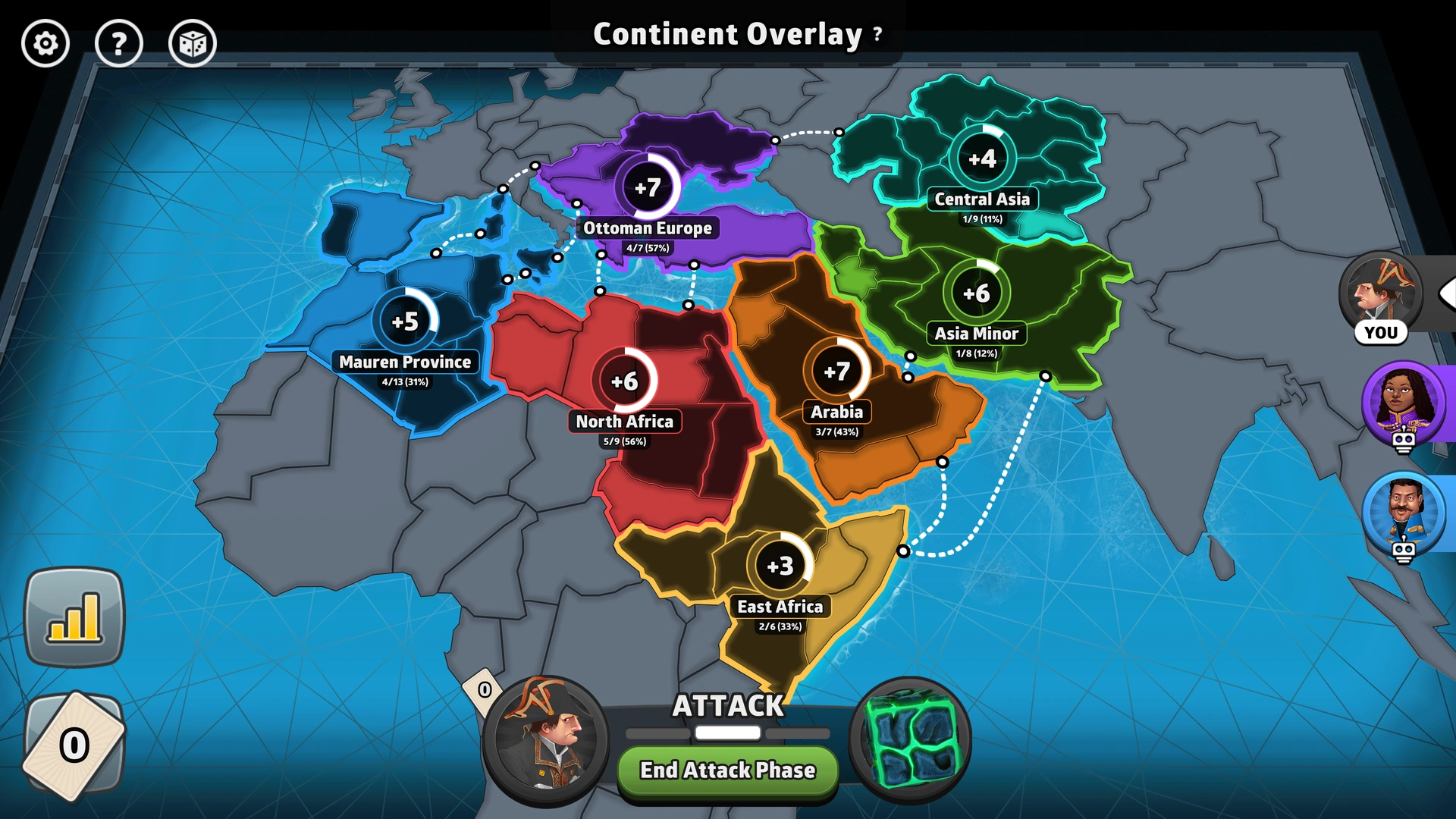Open the settings gear icon
The height and width of the screenshot is (819, 1456).
[x=45, y=44]
